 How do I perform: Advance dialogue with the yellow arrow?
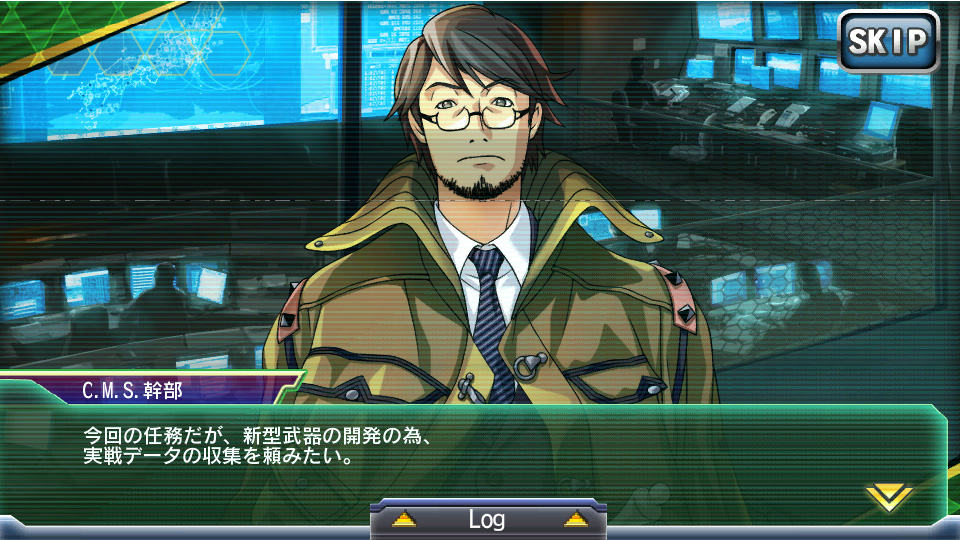click(x=889, y=496)
